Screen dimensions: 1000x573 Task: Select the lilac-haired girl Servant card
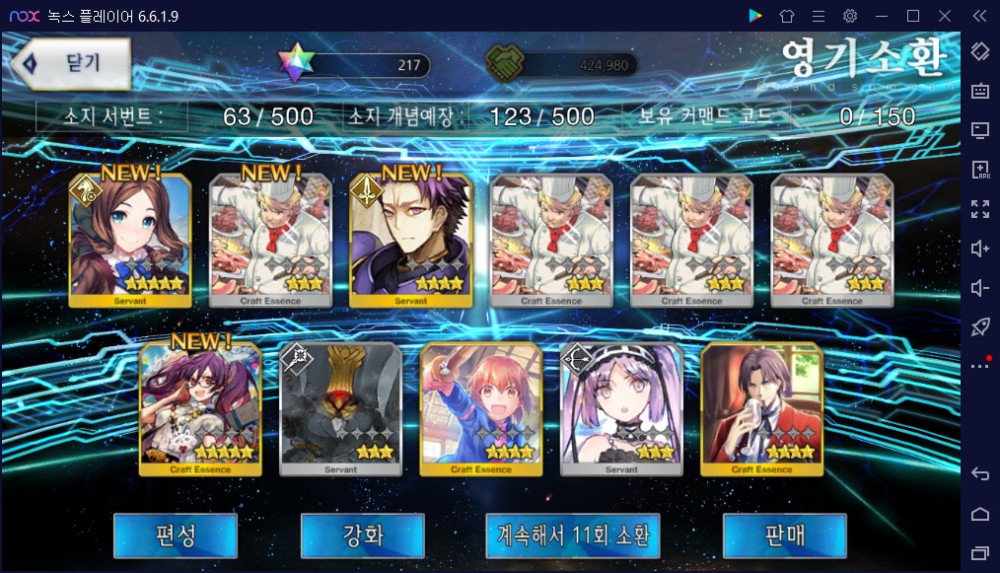621,409
